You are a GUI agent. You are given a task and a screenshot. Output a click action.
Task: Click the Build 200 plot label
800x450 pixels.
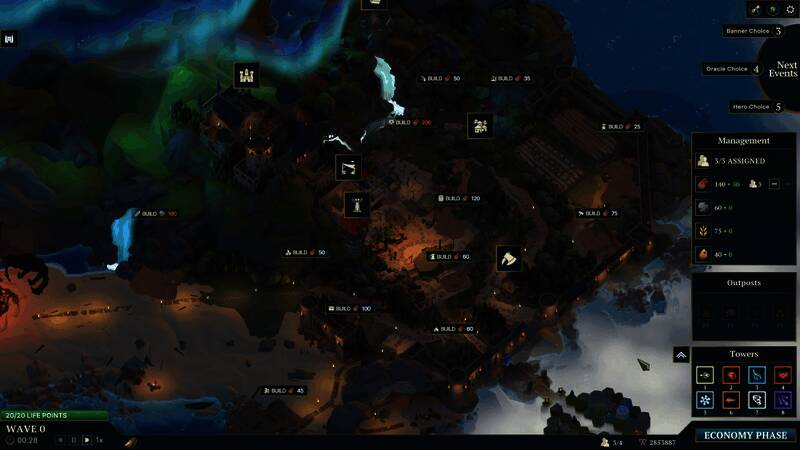[410, 122]
